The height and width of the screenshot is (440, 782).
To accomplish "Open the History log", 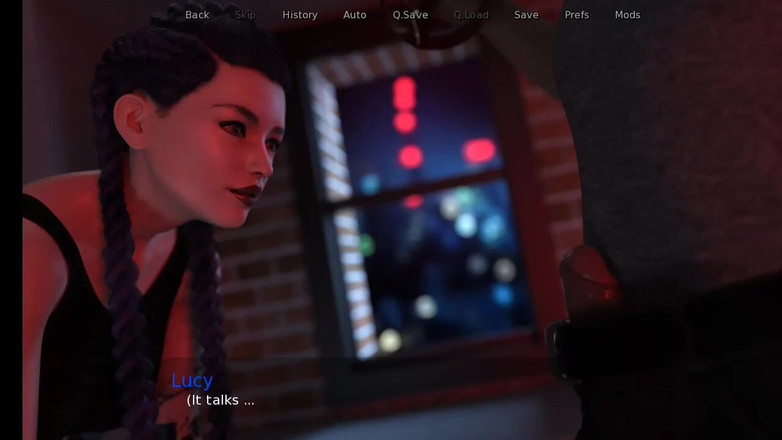I will 299,15.
